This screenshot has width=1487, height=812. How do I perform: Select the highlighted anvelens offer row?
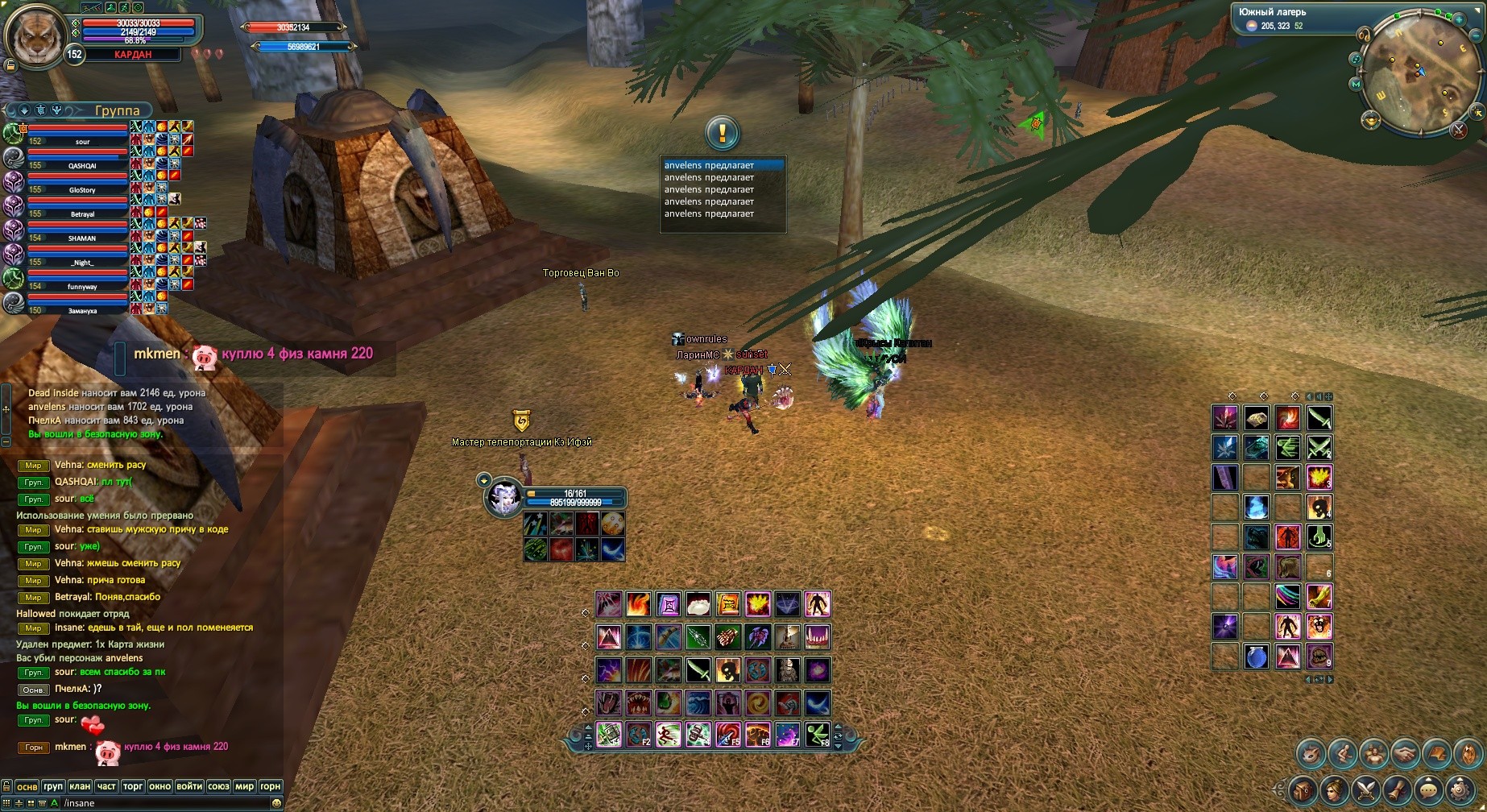coord(722,165)
